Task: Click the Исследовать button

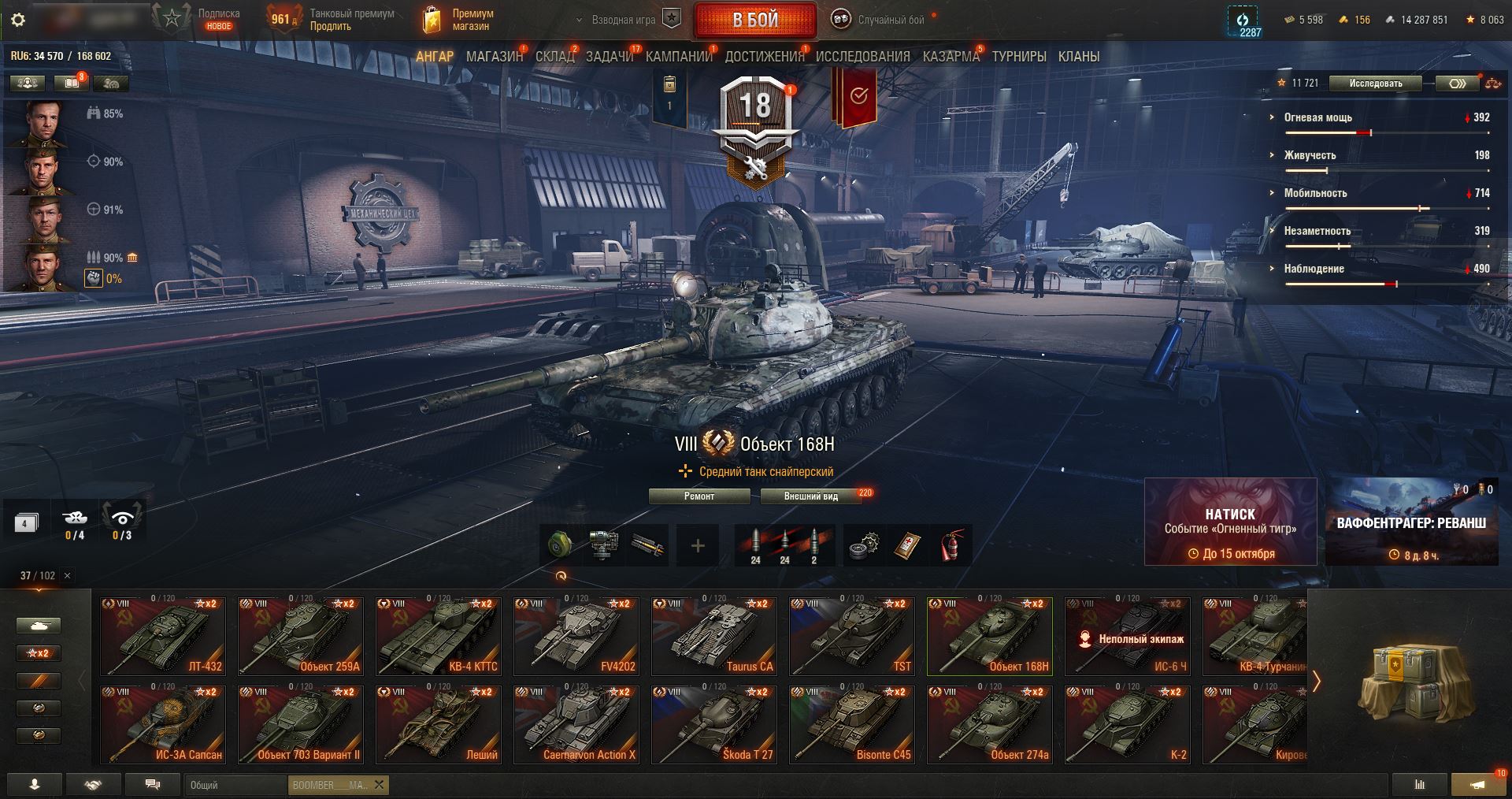Action: point(1375,84)
